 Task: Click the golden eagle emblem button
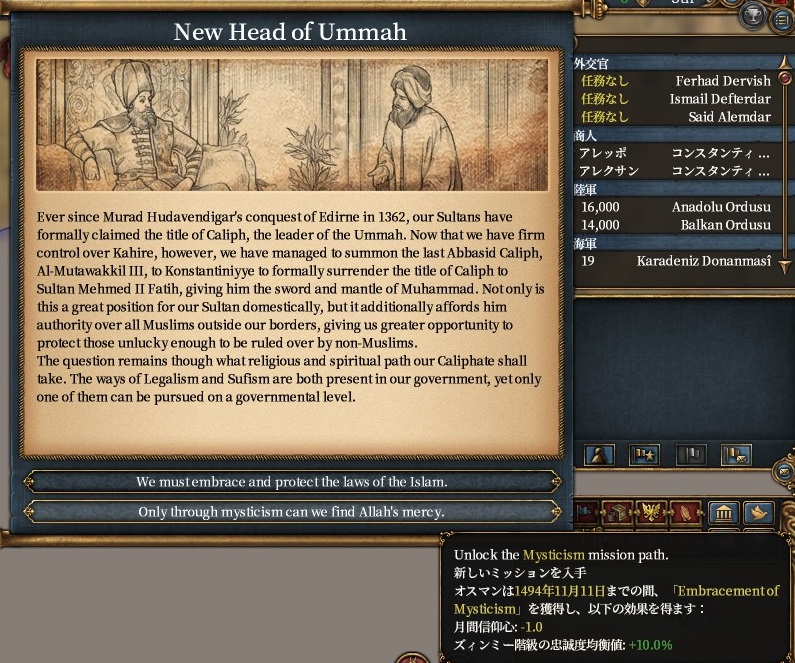click(651, 513)
